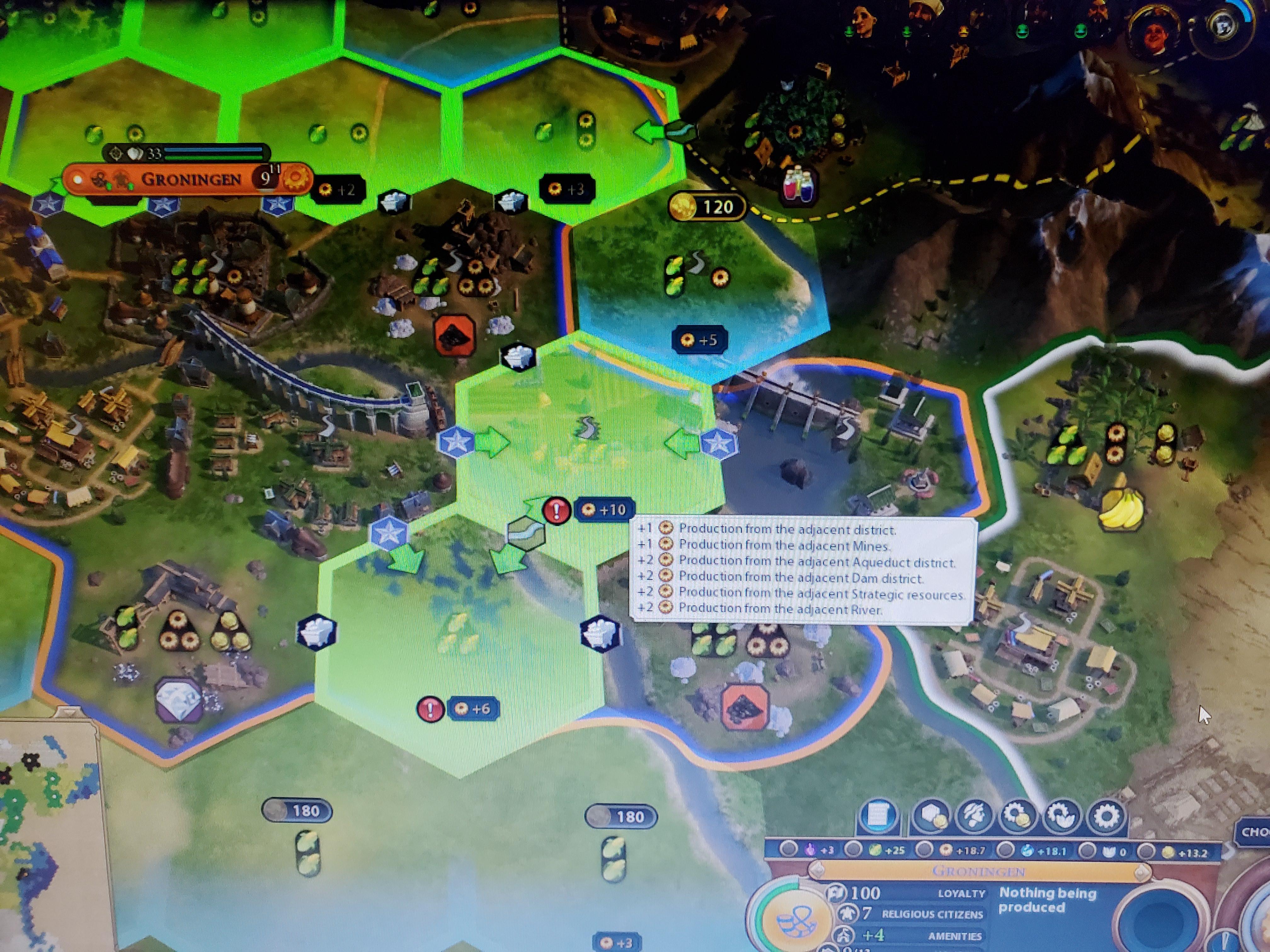Open the city details report list icon
This screenshot has height=952, width=1270.
coord(878,815)
